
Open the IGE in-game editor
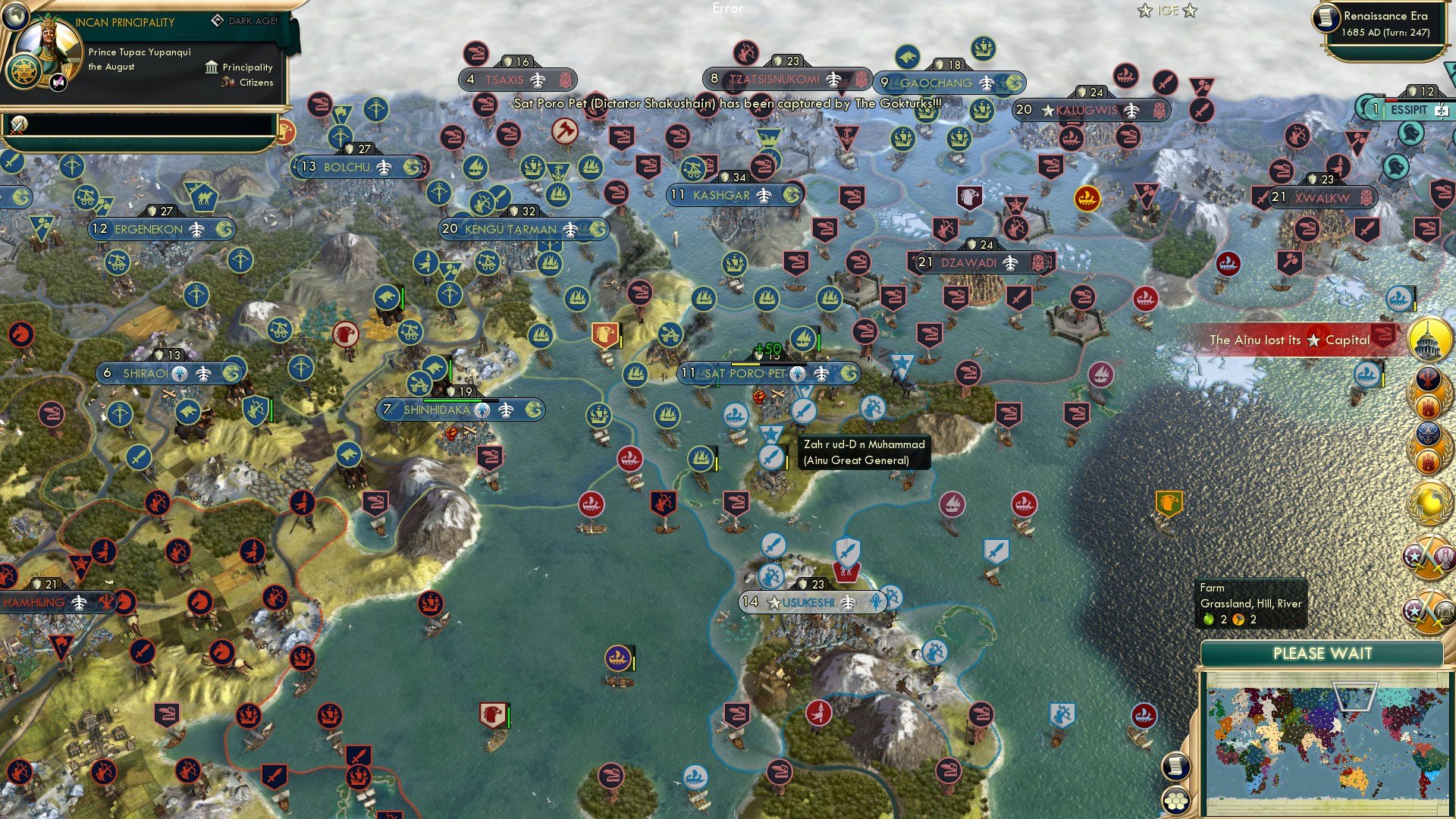click(x=1167, y=11)
